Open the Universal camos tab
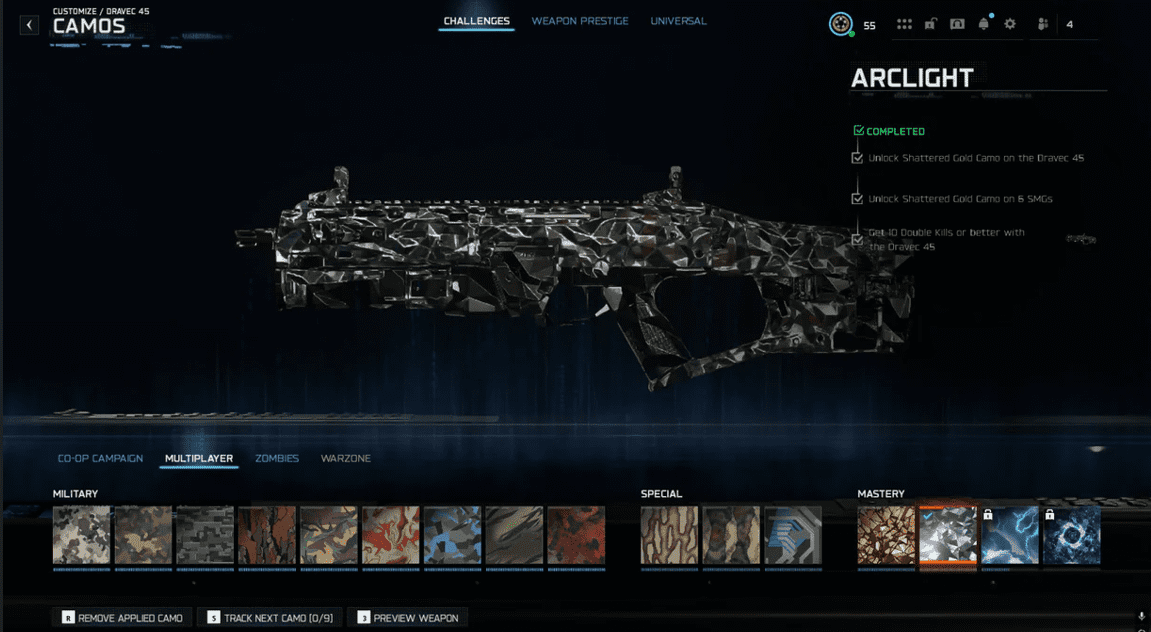Viewport: 1151px width, 632px height. point(678,21)
